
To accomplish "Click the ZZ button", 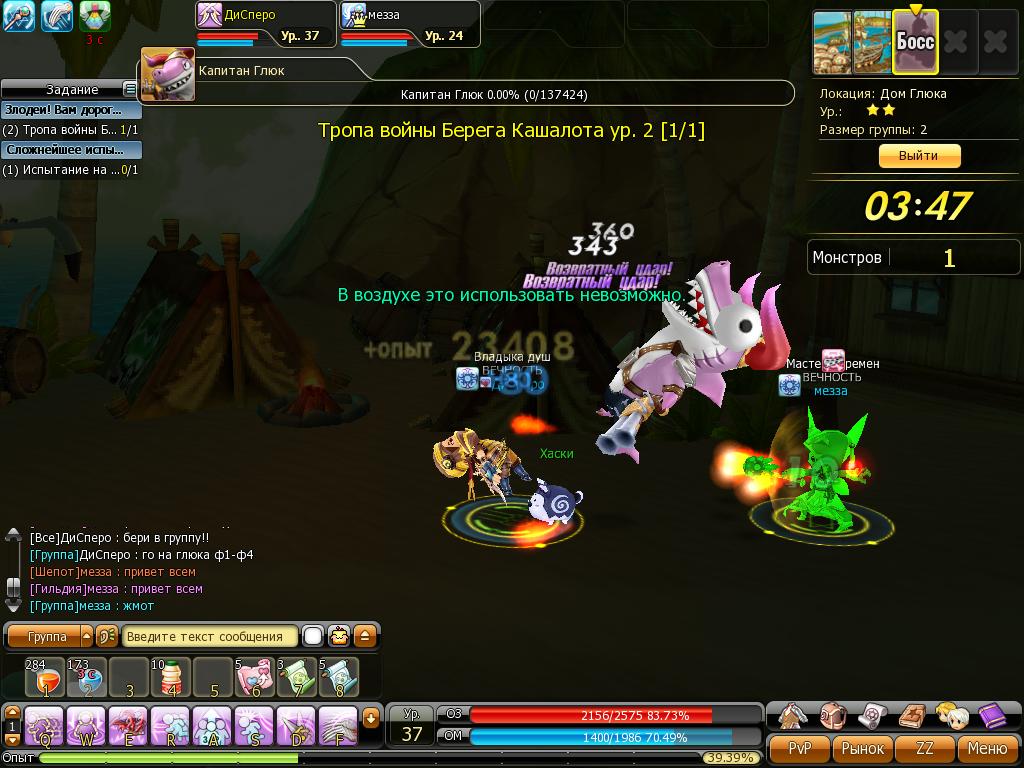I will pos(925,748).
